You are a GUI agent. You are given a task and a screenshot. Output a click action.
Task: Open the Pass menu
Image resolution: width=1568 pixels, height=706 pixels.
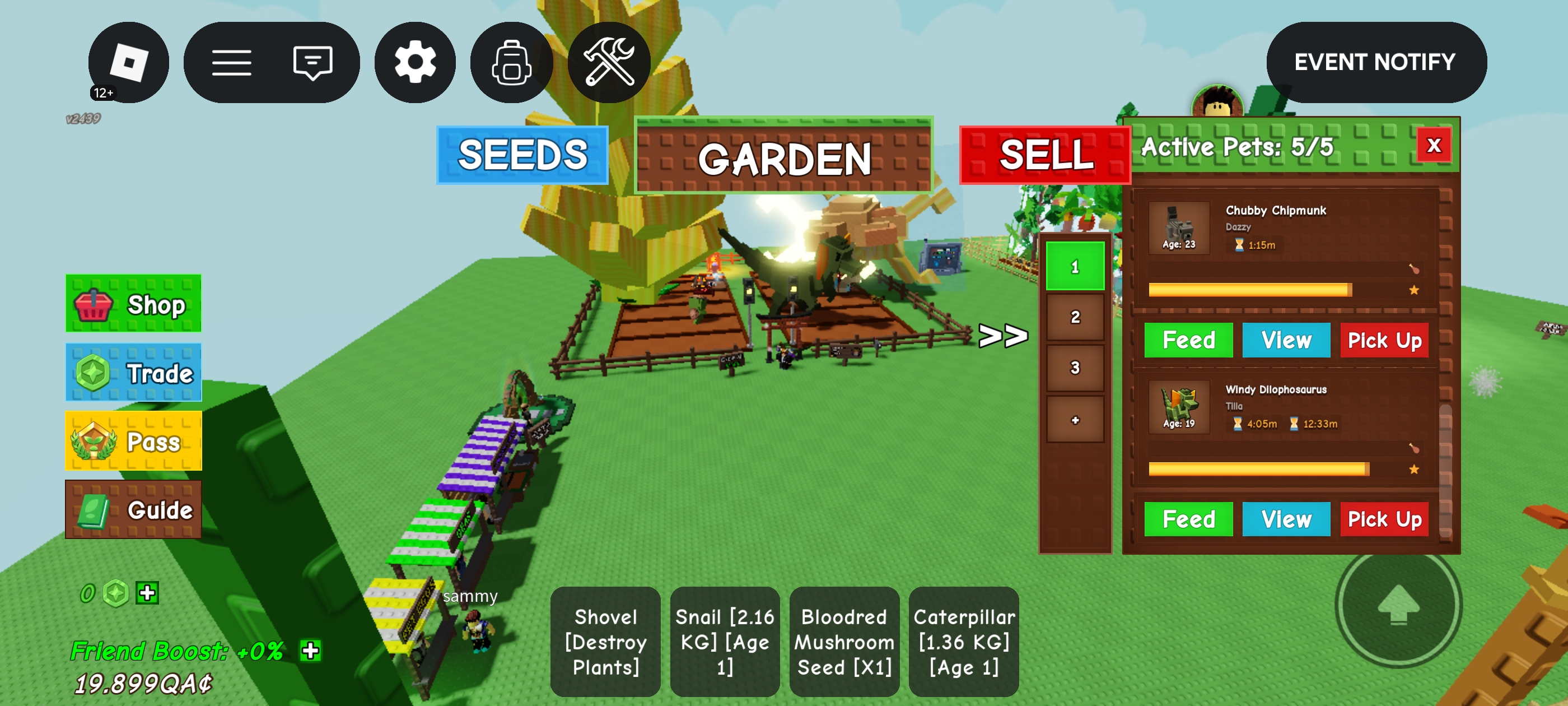tap(133, 441)
